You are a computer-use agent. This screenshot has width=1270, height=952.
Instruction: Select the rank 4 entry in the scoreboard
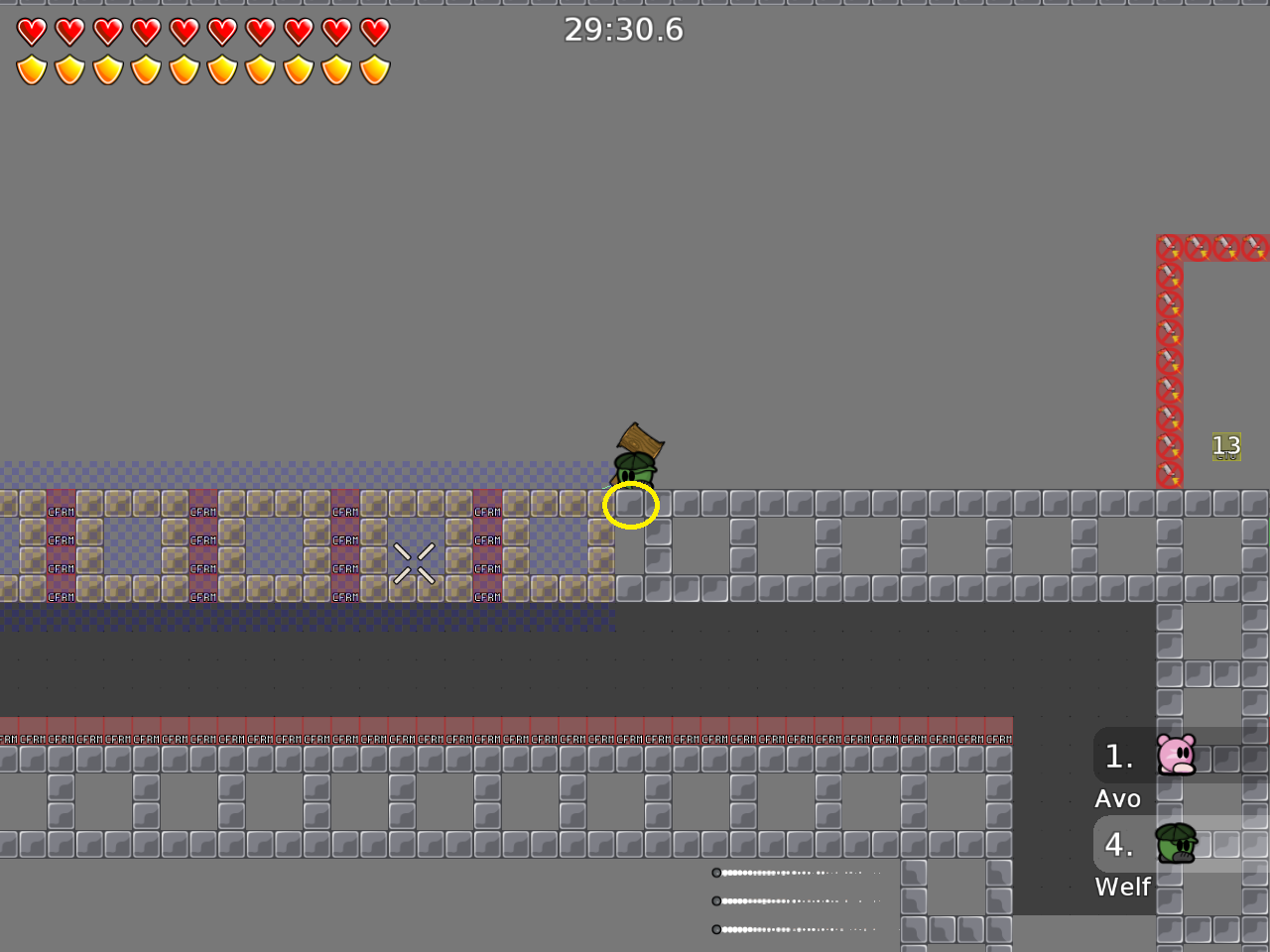tap(1119, 844)
